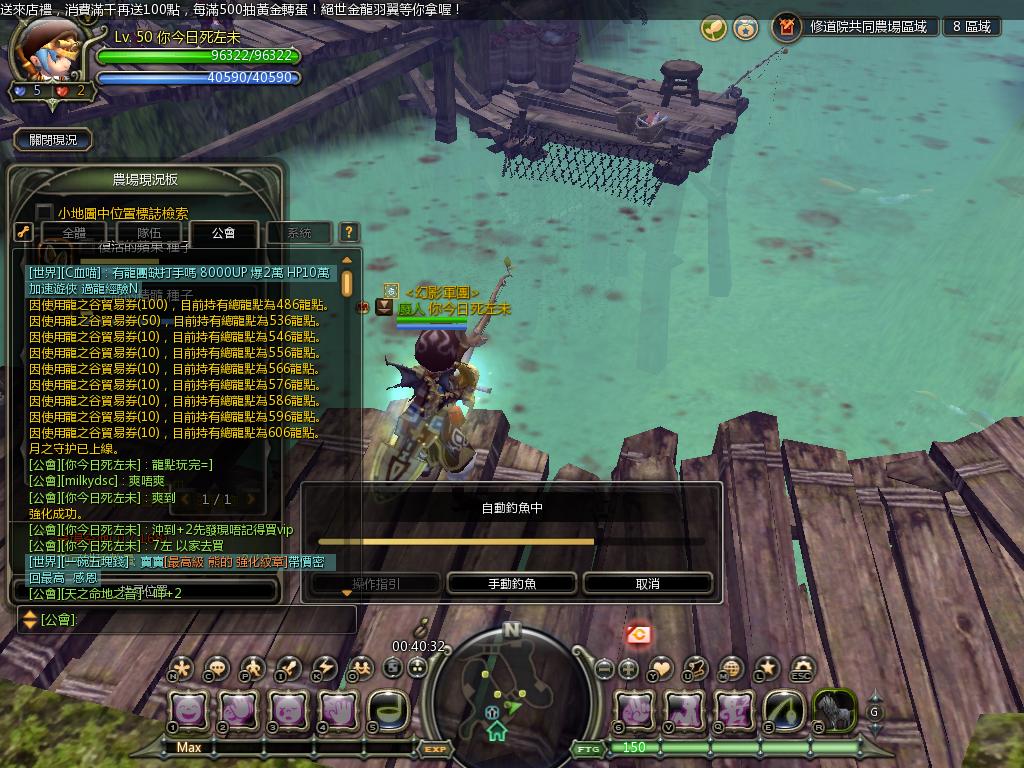Switch chat to the 全體 tab
Screen dimensions: 1024x768
click(74, 233)
